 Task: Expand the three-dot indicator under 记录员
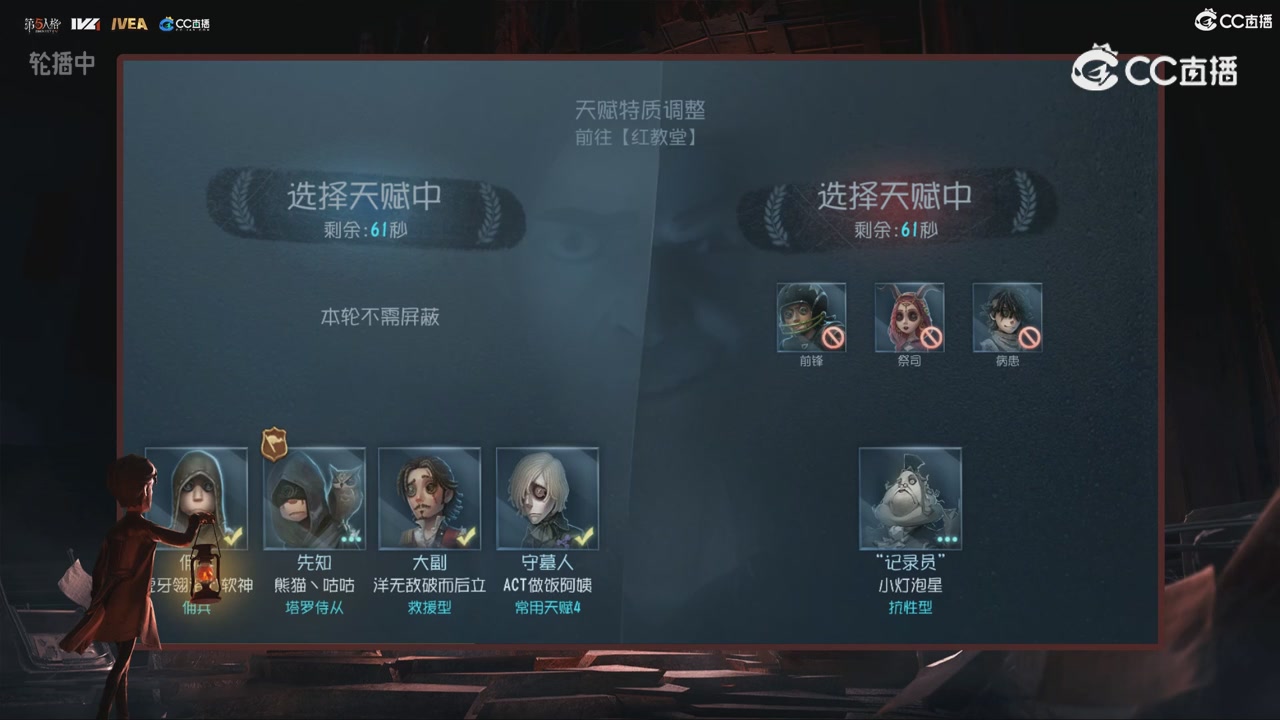click(x=948, y=540)
